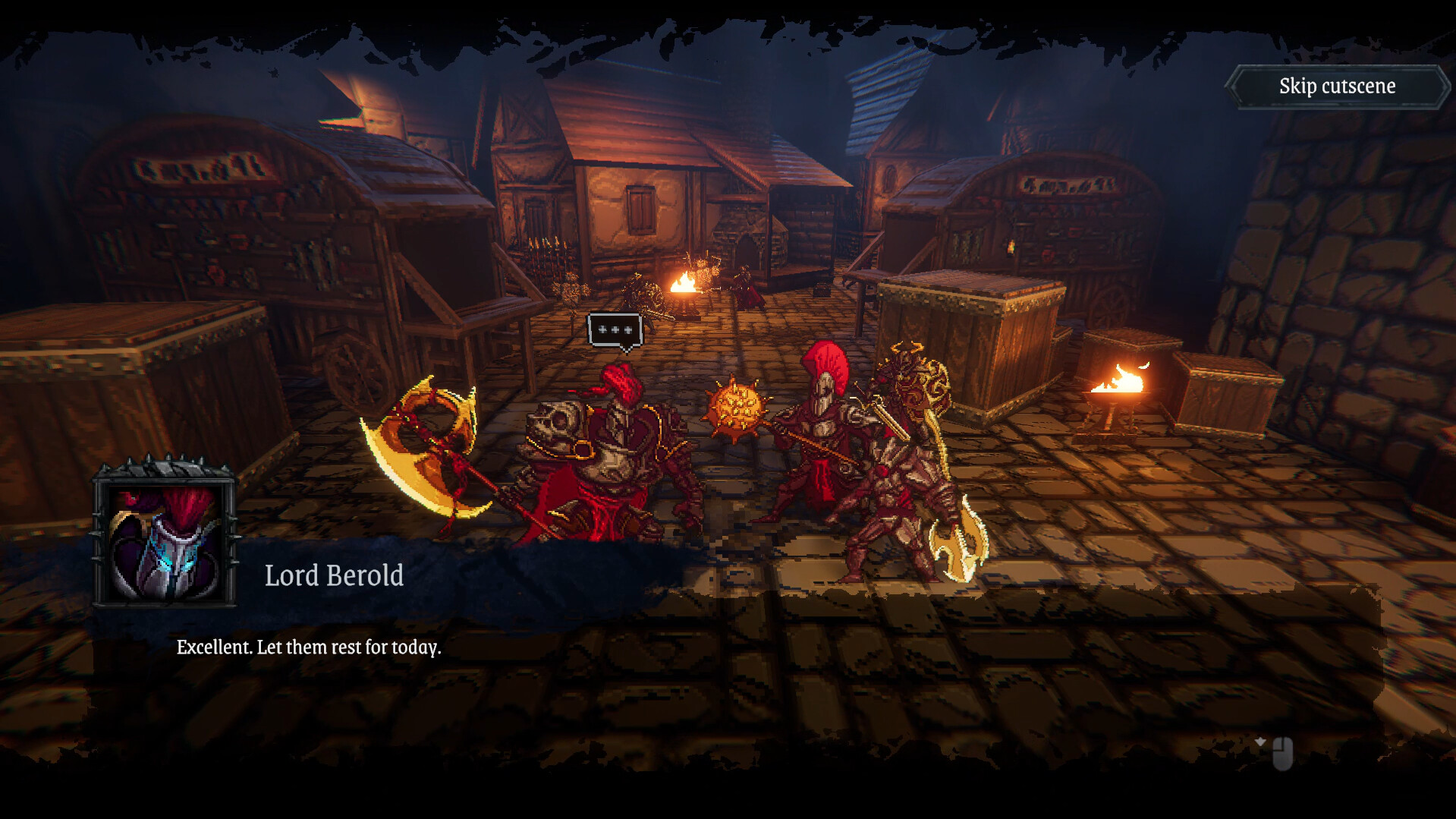The image size is (1456, 819).
Task: Click the Lord Berold name label
Action: tap(334, 575)
